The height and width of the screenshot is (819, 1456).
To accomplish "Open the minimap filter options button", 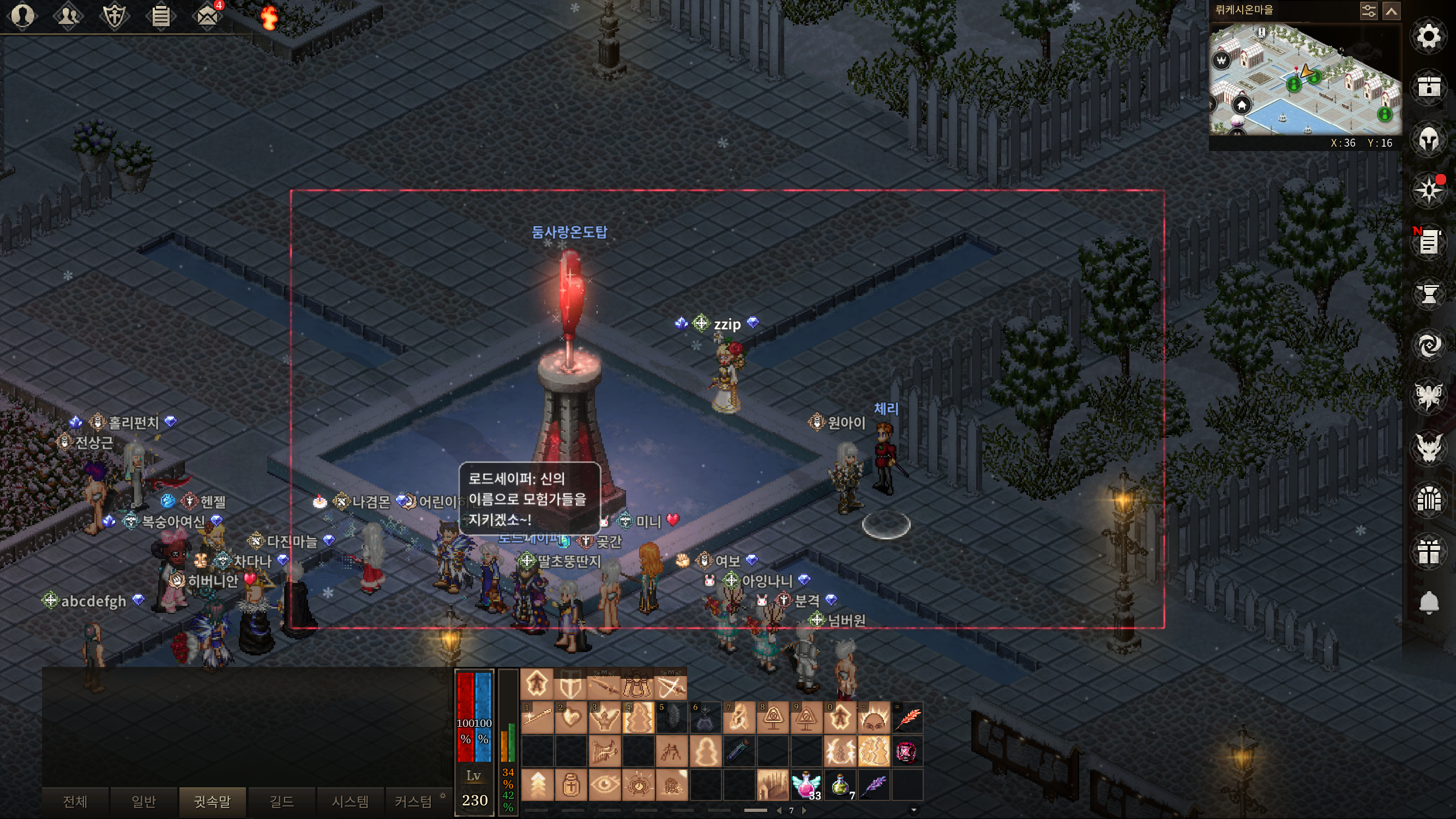I will [x=1368, y=11].
